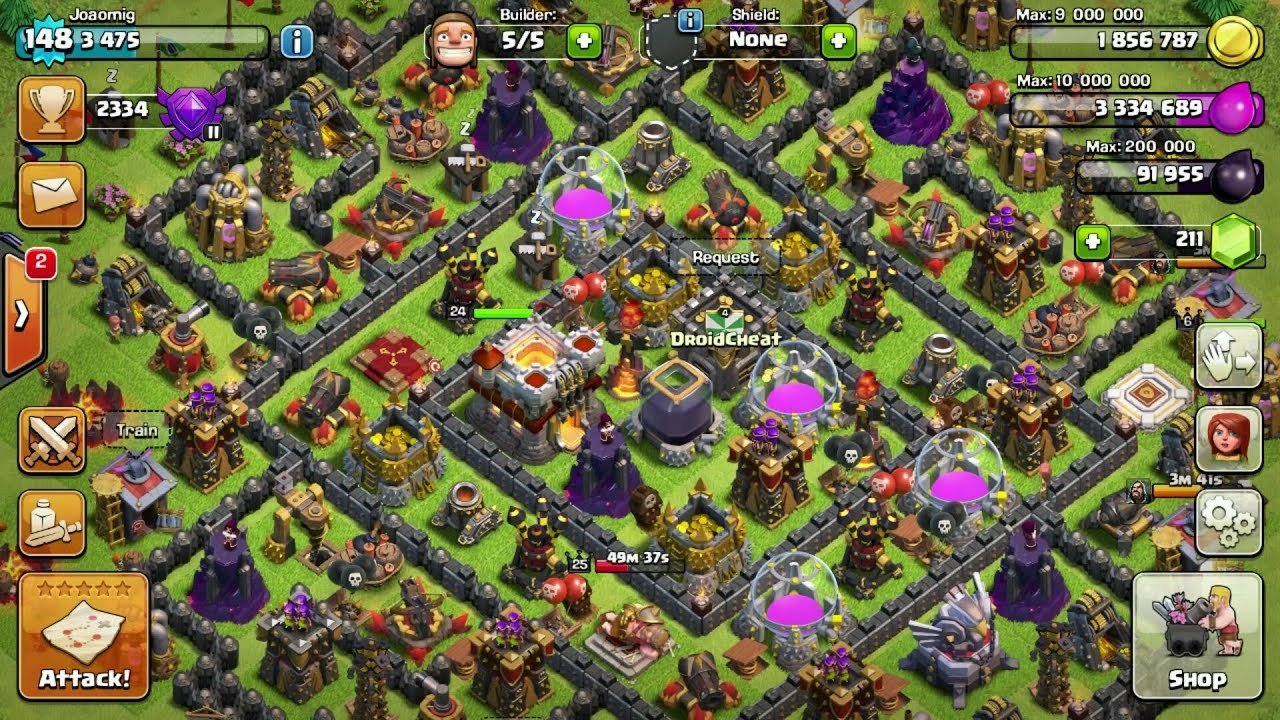Open the settings gears button
This screenshot has width=1280, height=720.
pyautogui.click(x=1229, y=522)
